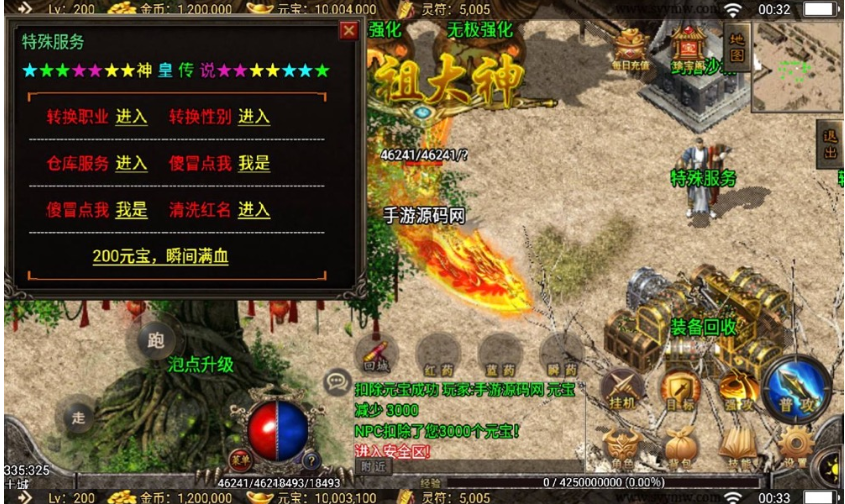Choose 进入 next to 转换性别
Image resolution: width=845 pixels, height=504 pixels.
tap(254, 117)
